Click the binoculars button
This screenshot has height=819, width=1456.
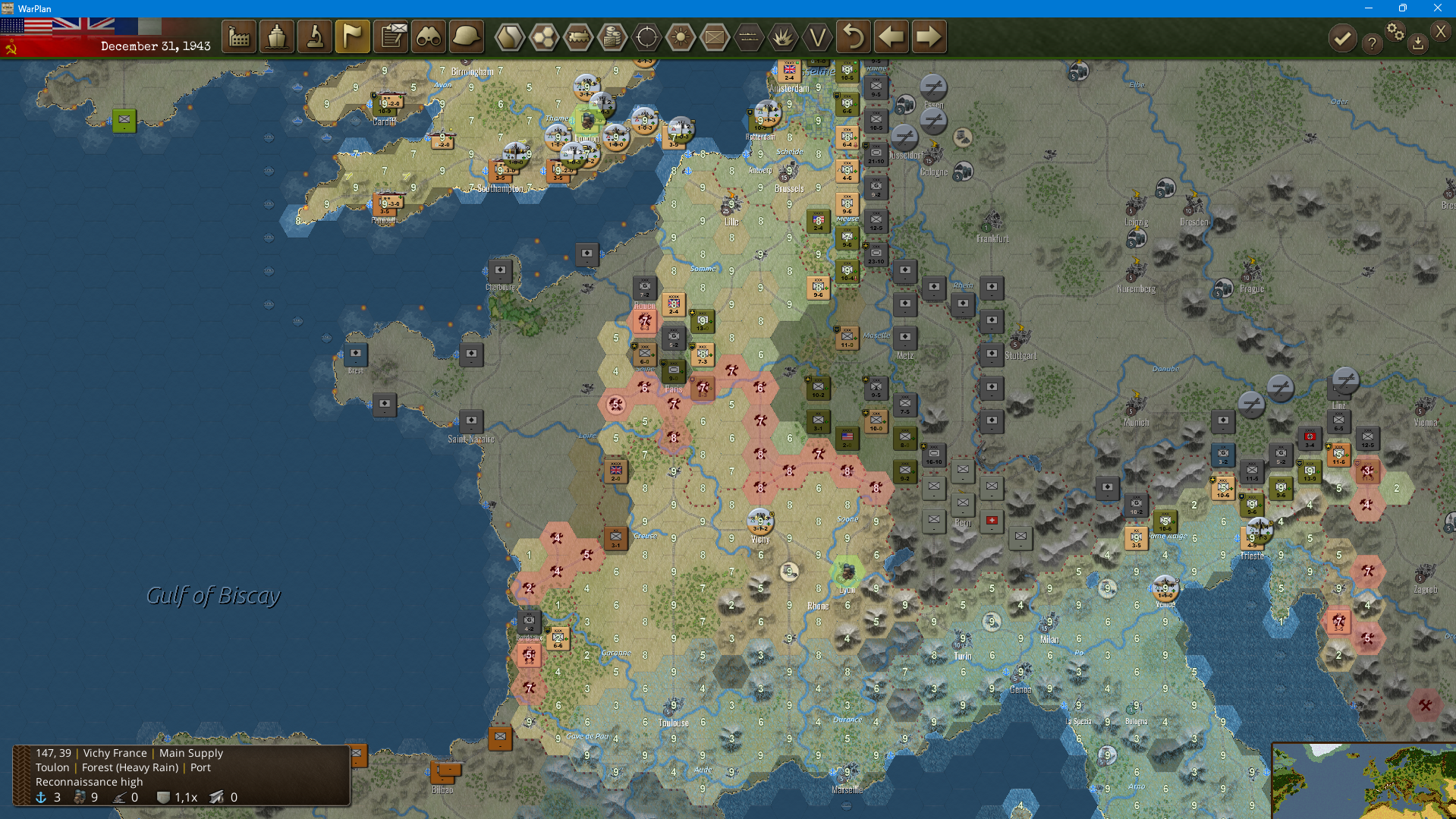tap(429, 36)
